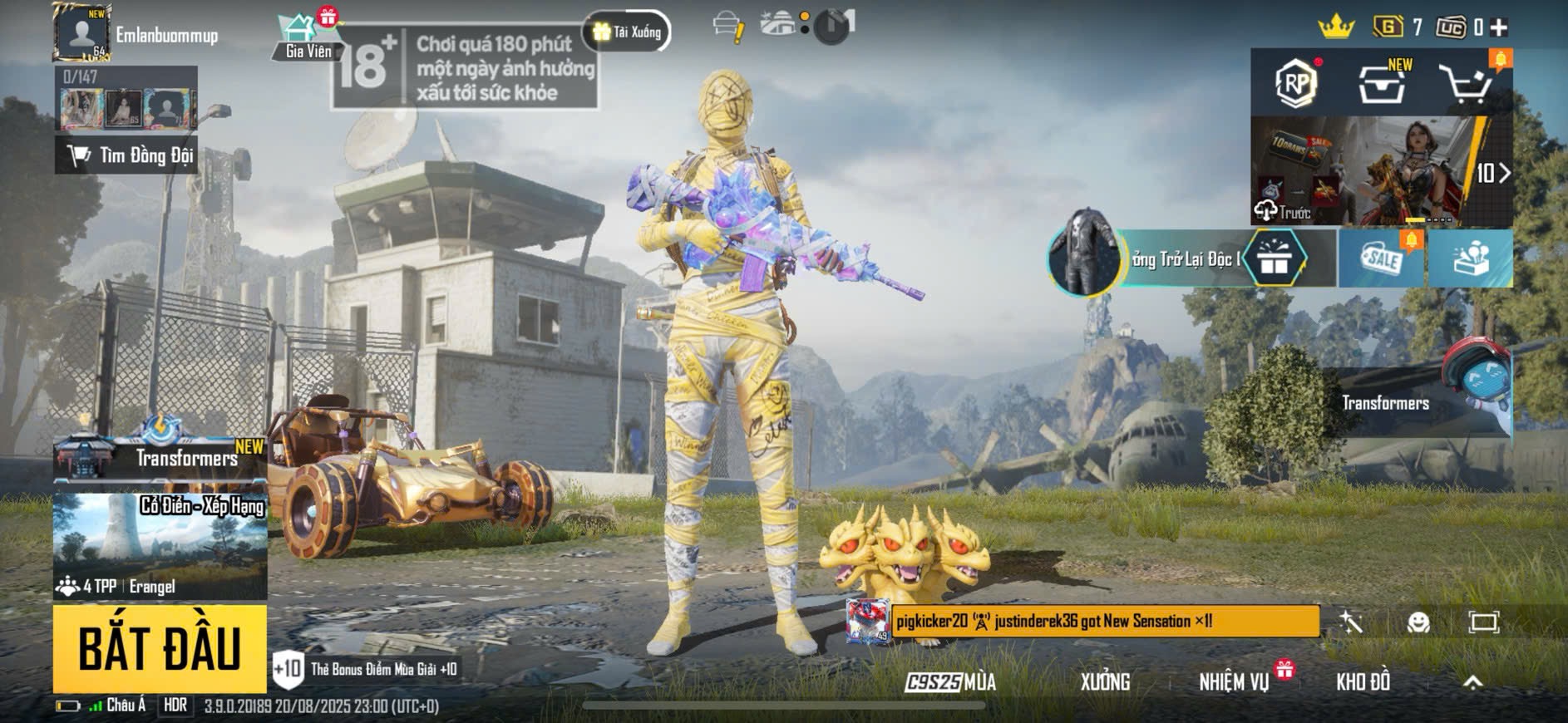
Task: Open the SALE offers icon
Action: 1383,258
